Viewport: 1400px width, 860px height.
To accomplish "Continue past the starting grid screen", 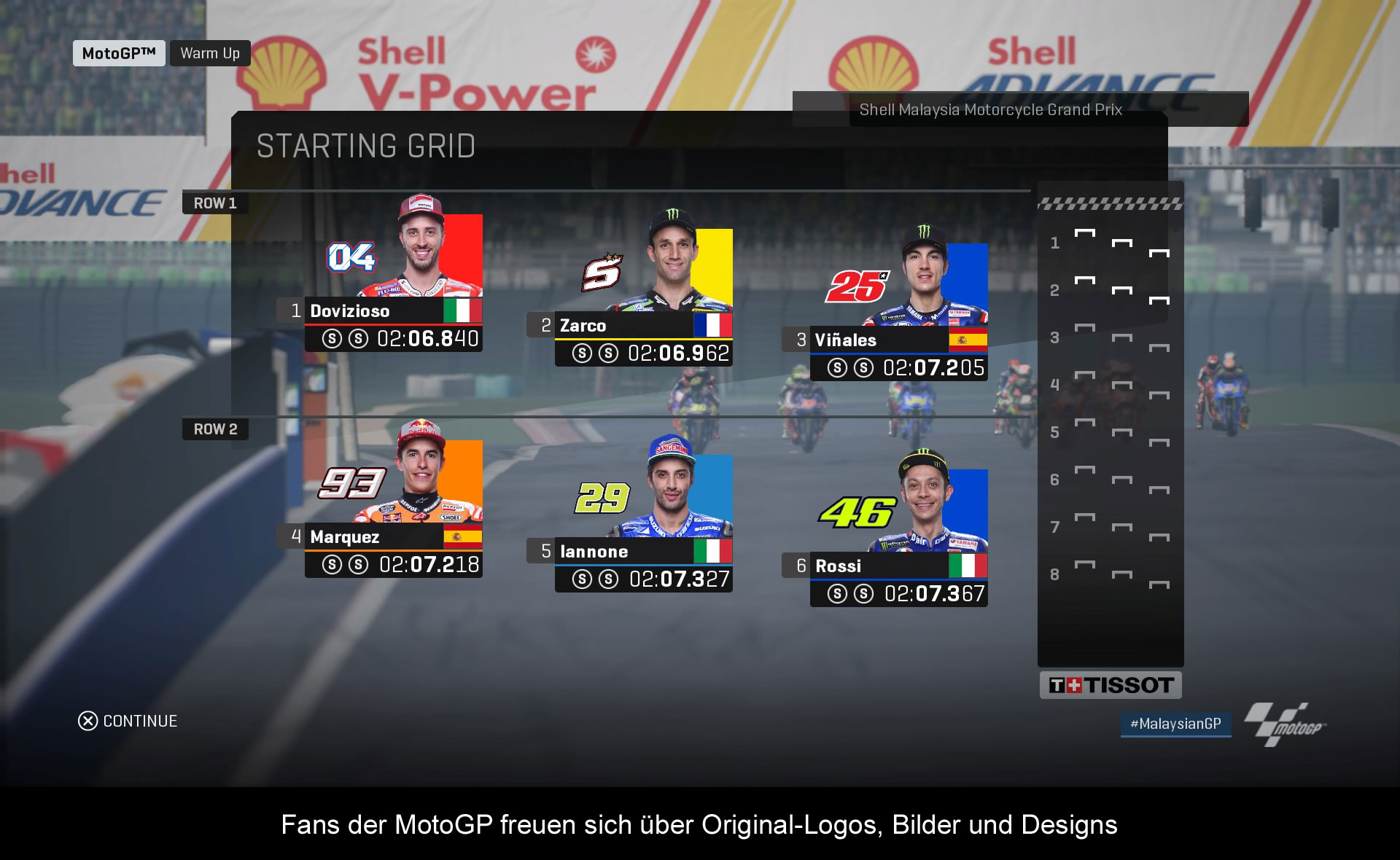I will pos(128,721).
